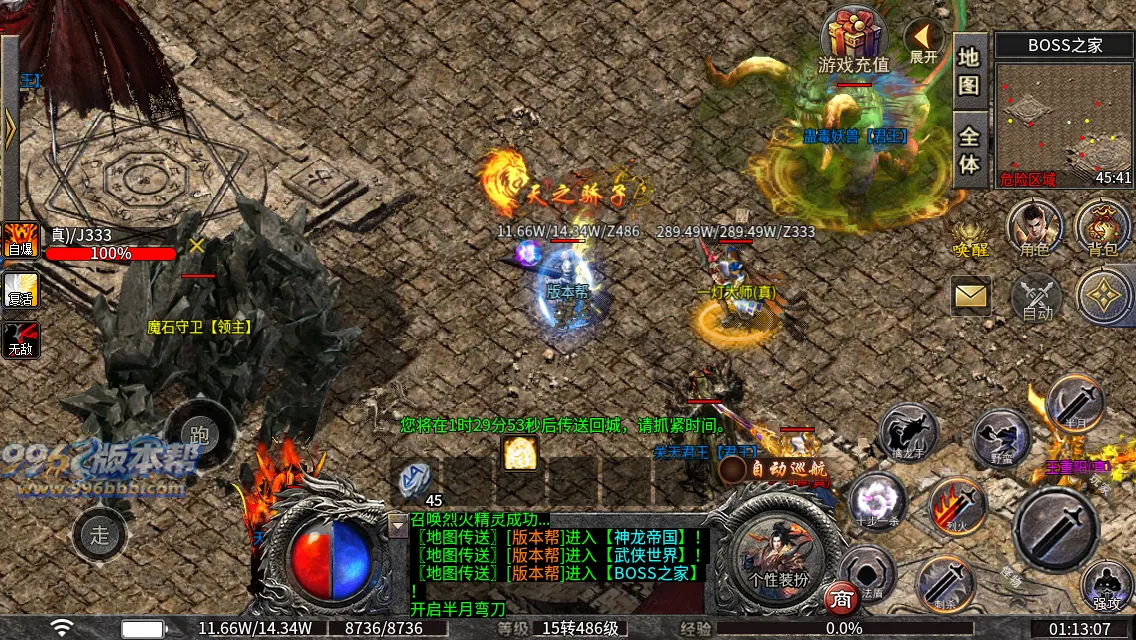
Task: Open the 游戏充值 gift box recharge
Action: [853, 40]
